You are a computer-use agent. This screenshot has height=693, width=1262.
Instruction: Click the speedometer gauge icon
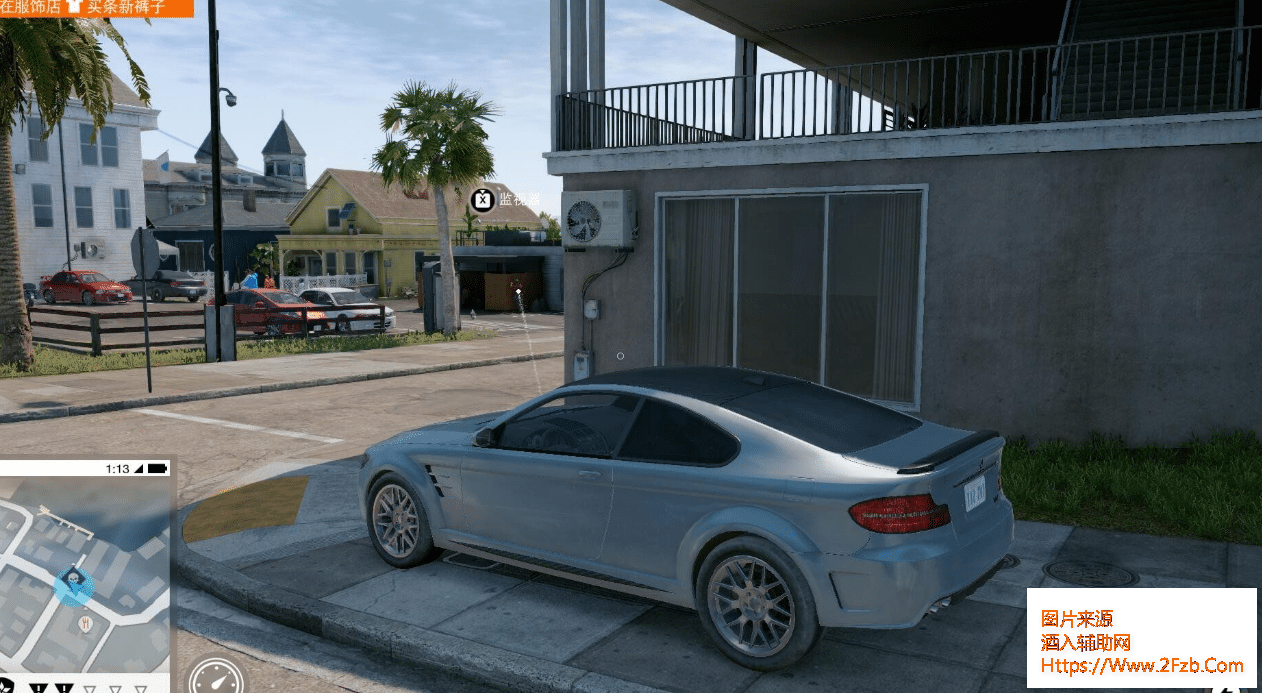[x=216, y=678]
